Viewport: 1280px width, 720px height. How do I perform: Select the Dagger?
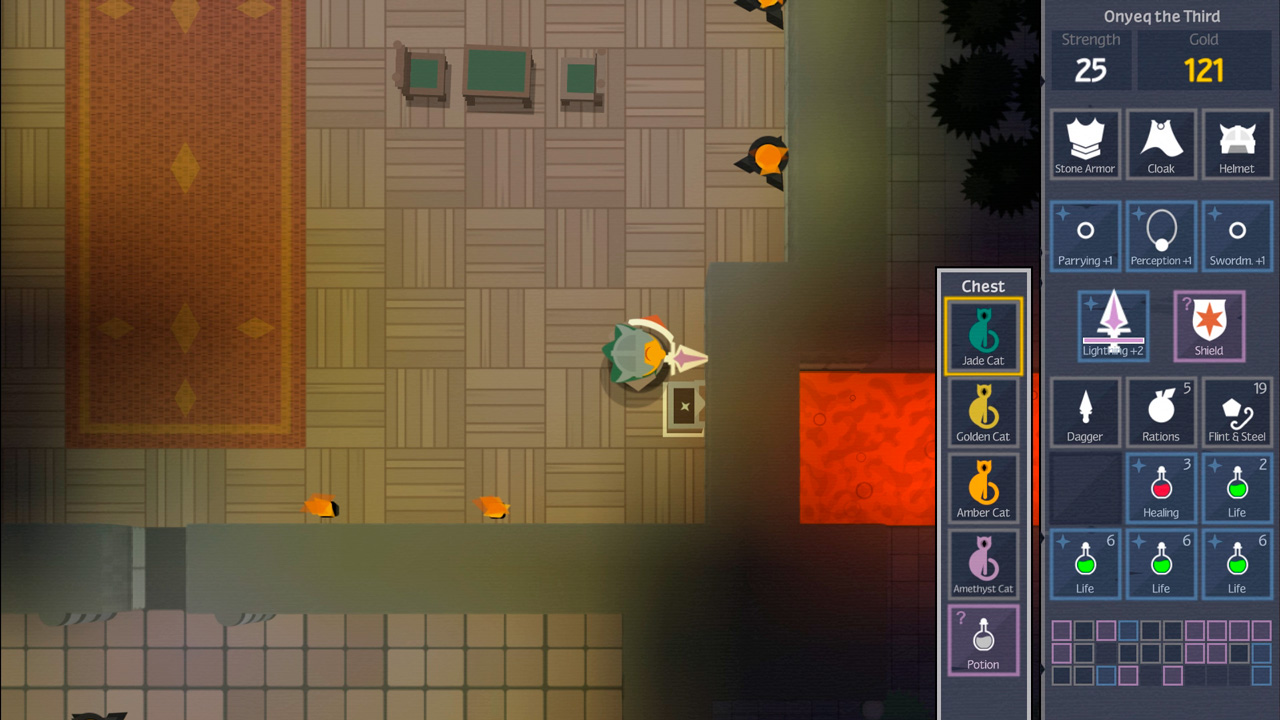point(1085,412)
